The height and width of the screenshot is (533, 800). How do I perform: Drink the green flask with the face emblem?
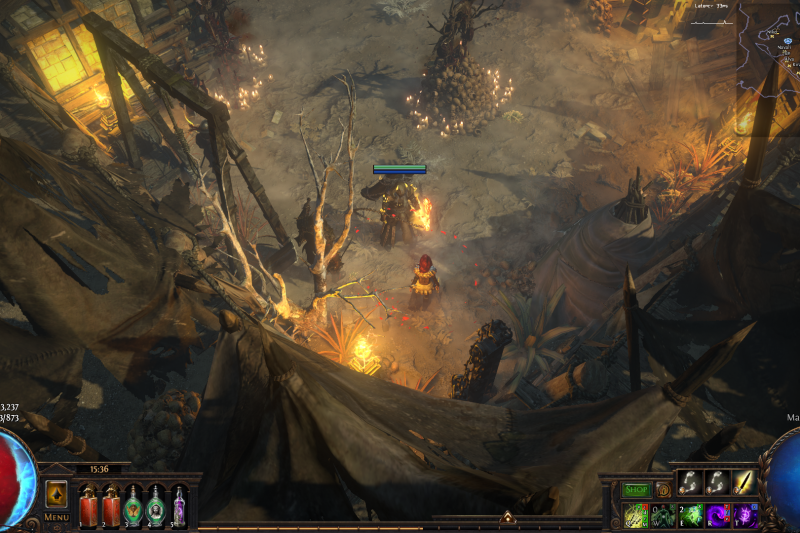(156, 504)
